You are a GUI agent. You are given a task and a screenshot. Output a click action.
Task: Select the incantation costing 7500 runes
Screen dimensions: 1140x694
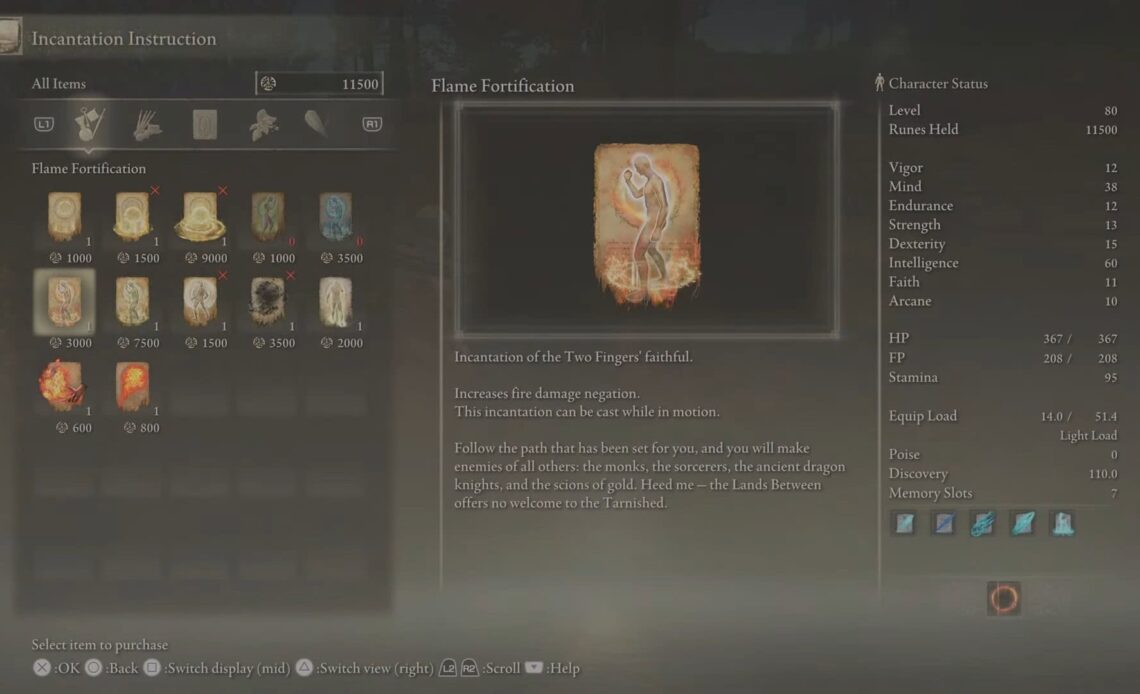coord(133,301)
